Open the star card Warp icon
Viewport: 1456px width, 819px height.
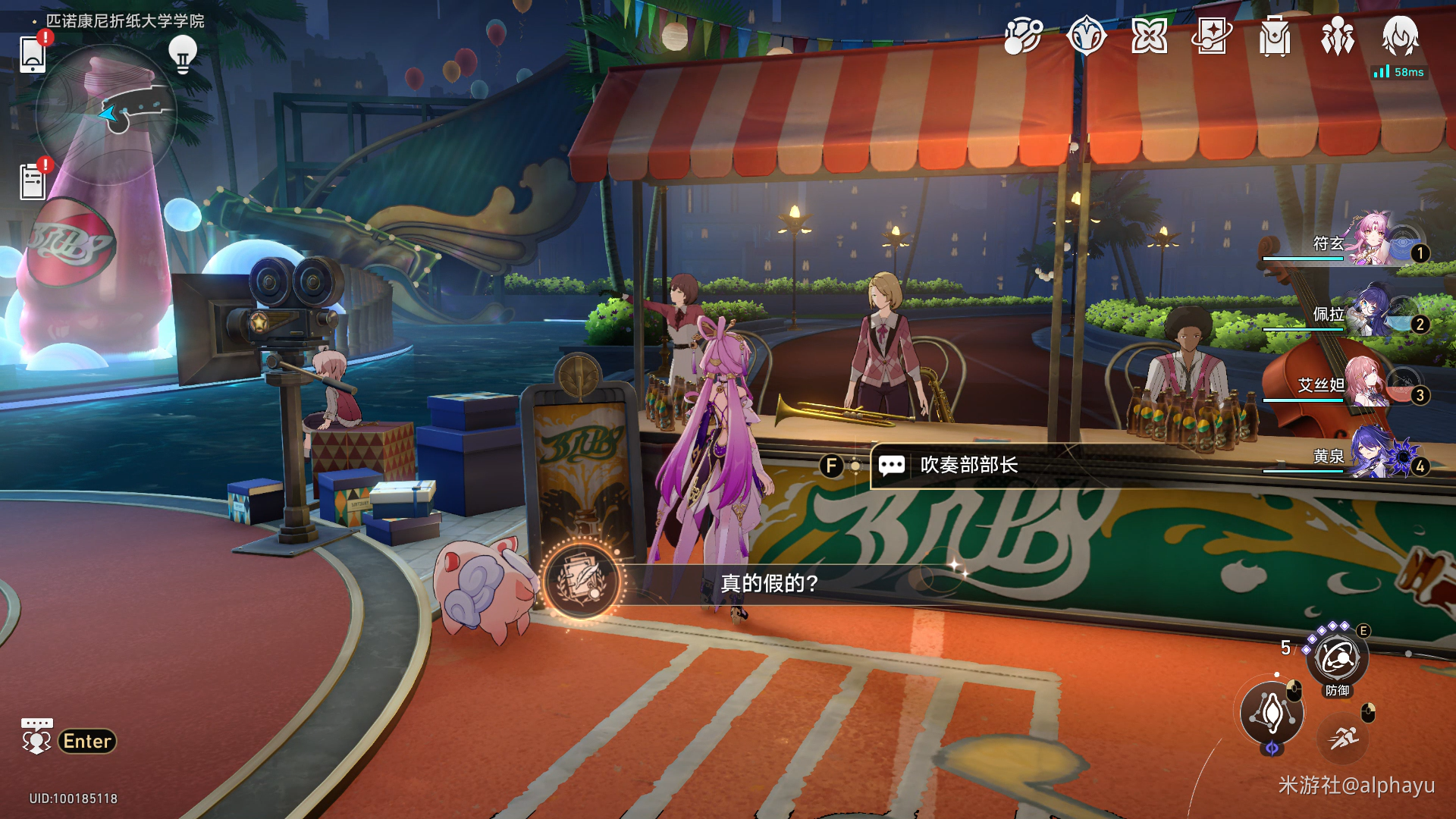click(1212, 36)
